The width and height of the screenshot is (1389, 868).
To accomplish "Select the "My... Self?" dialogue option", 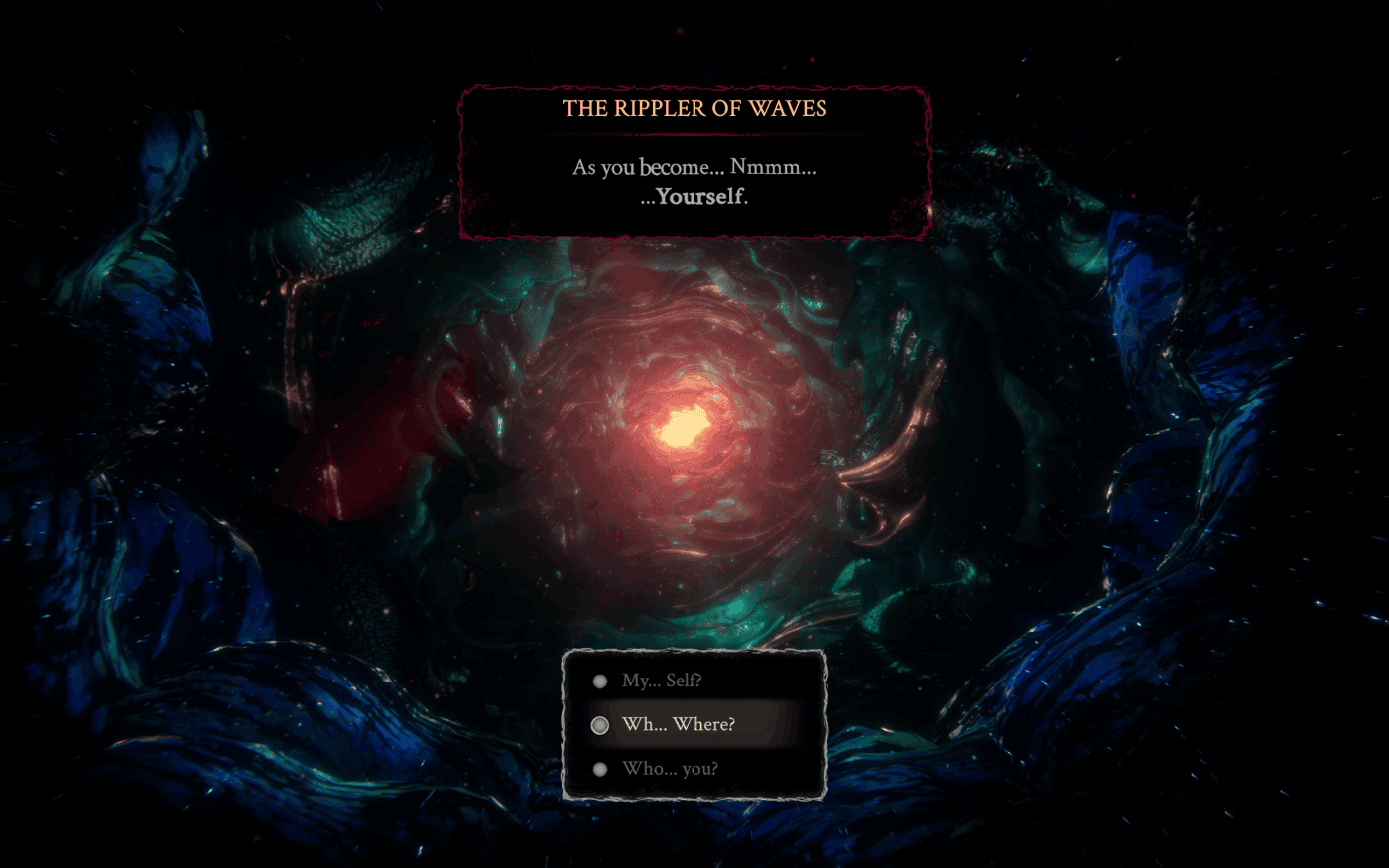I will (x=663, y=681).
